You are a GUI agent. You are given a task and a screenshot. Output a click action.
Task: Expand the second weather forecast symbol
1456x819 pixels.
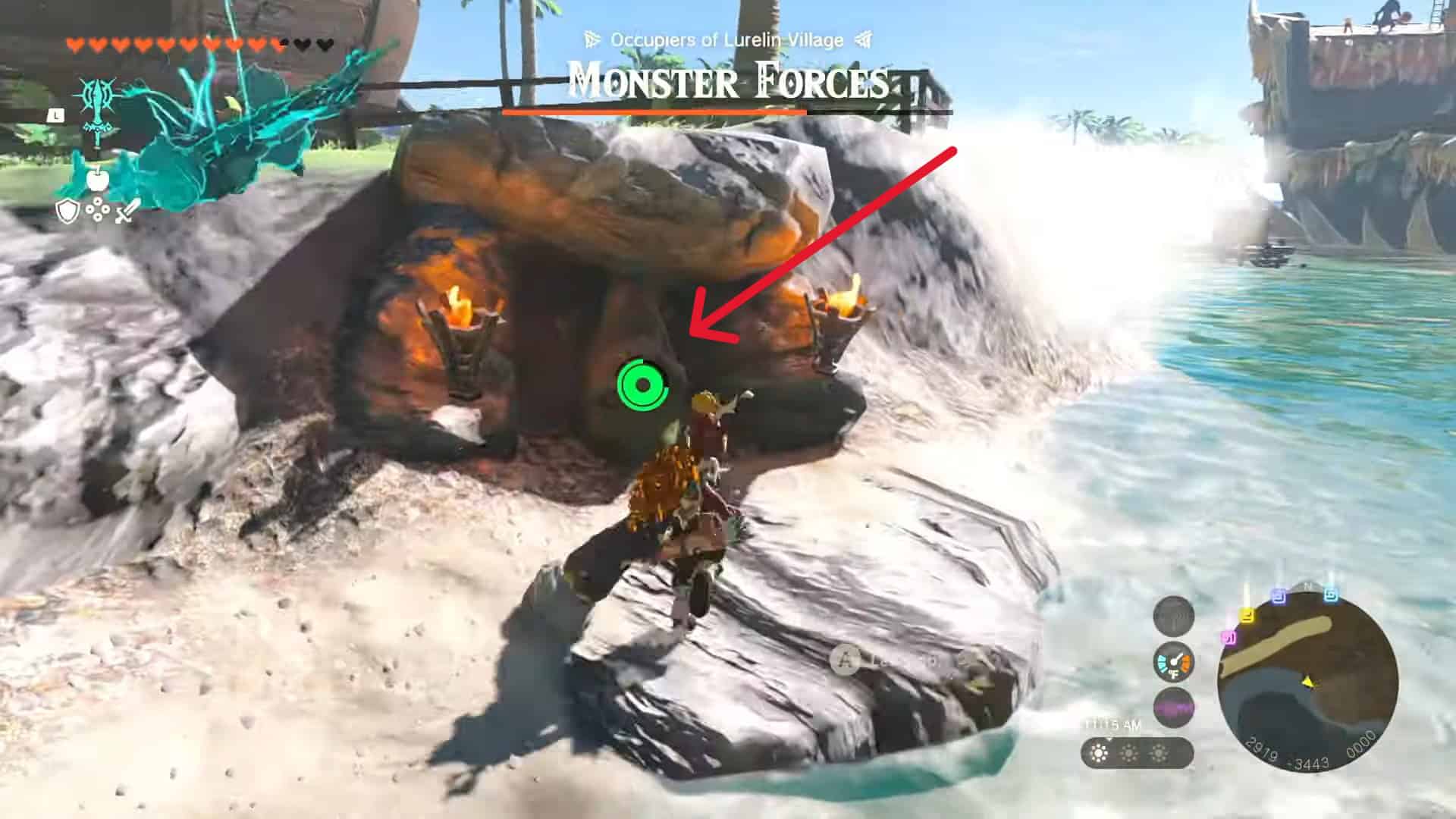coord(1129,754)
